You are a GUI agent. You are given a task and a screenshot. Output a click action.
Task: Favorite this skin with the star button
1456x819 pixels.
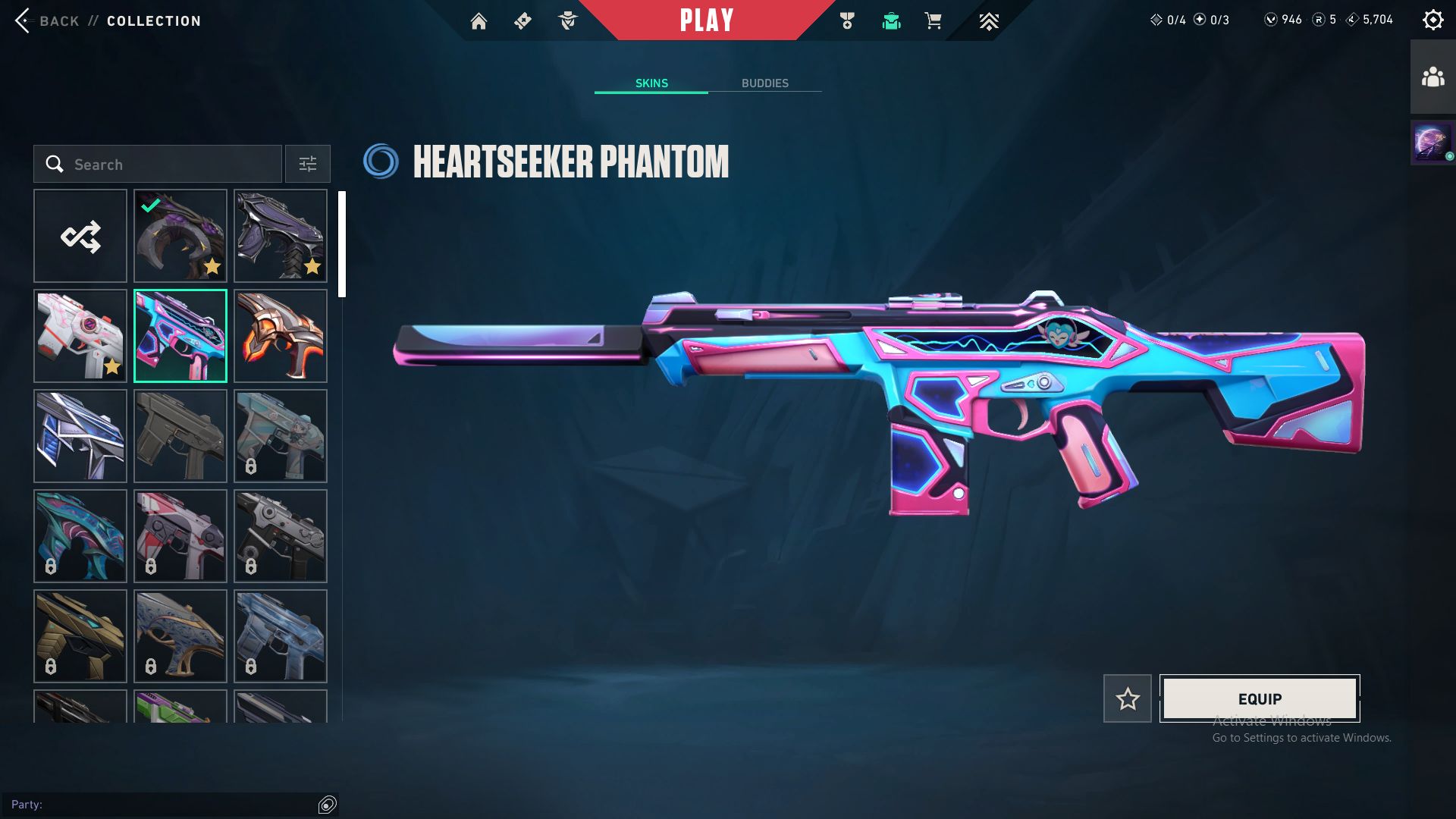tap(1128, 698)
